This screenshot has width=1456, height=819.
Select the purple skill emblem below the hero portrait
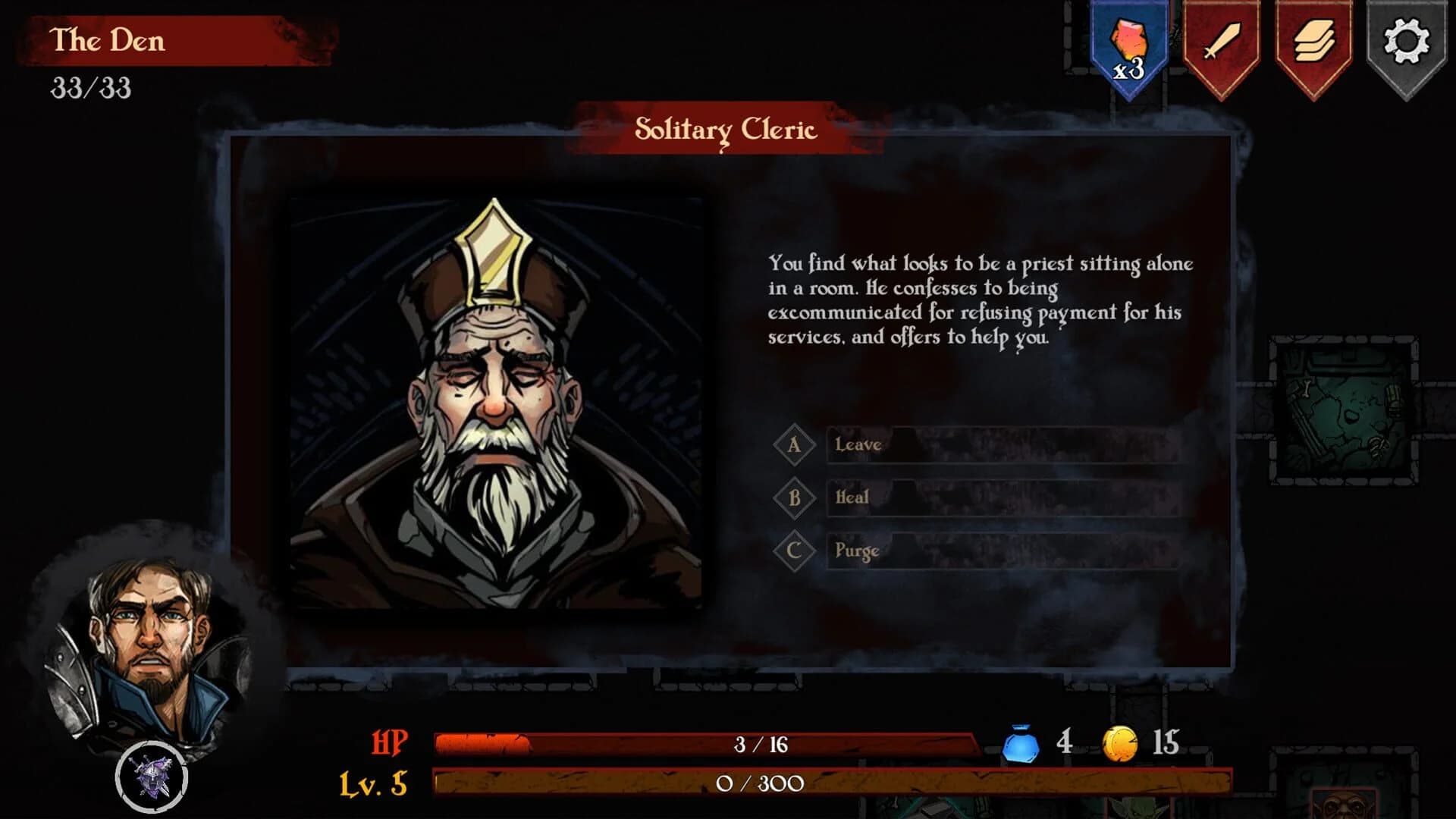pyautogui.click(x=152, y=775)
